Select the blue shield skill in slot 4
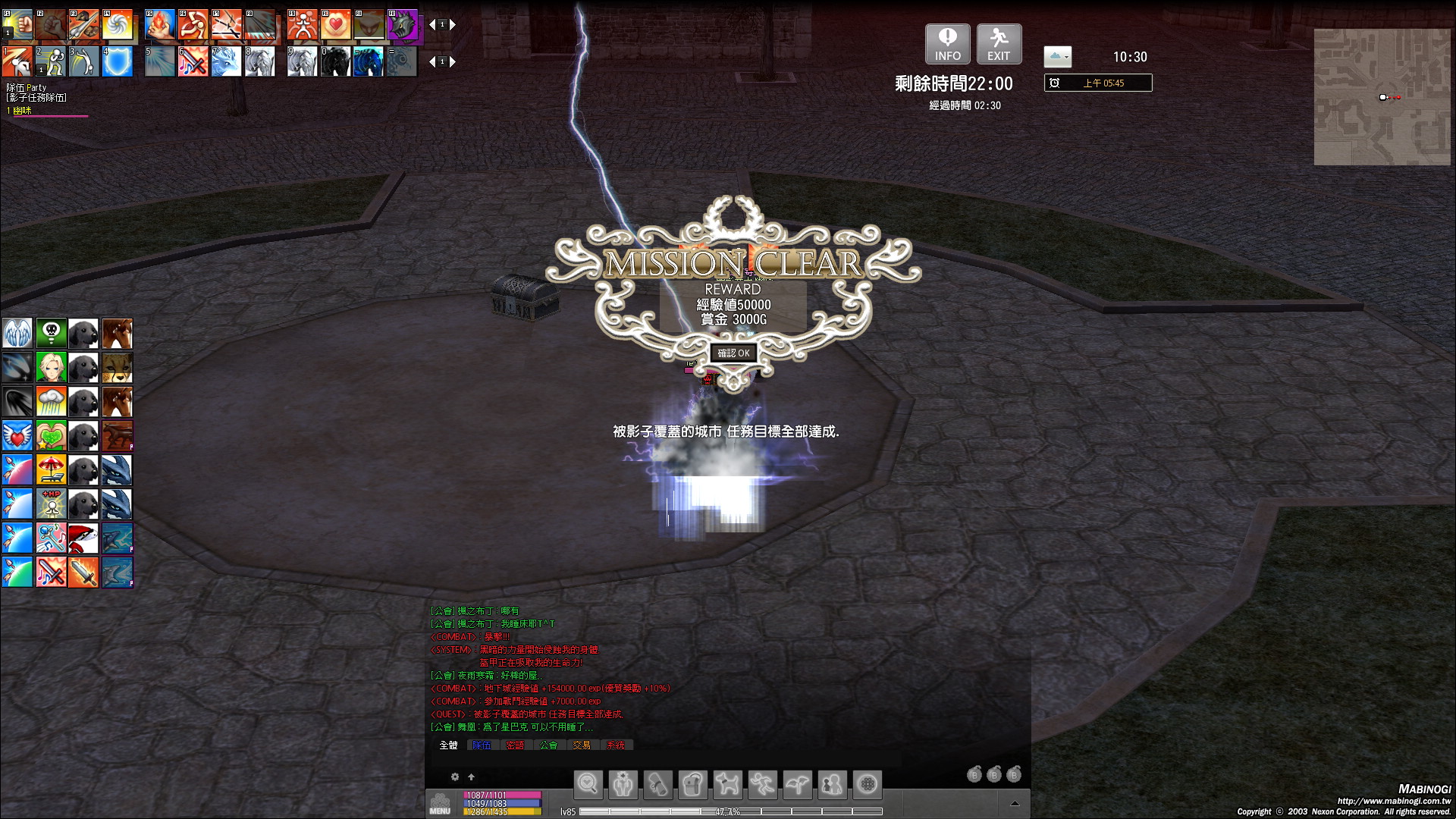1456x819 pixels. coord(118,62)
